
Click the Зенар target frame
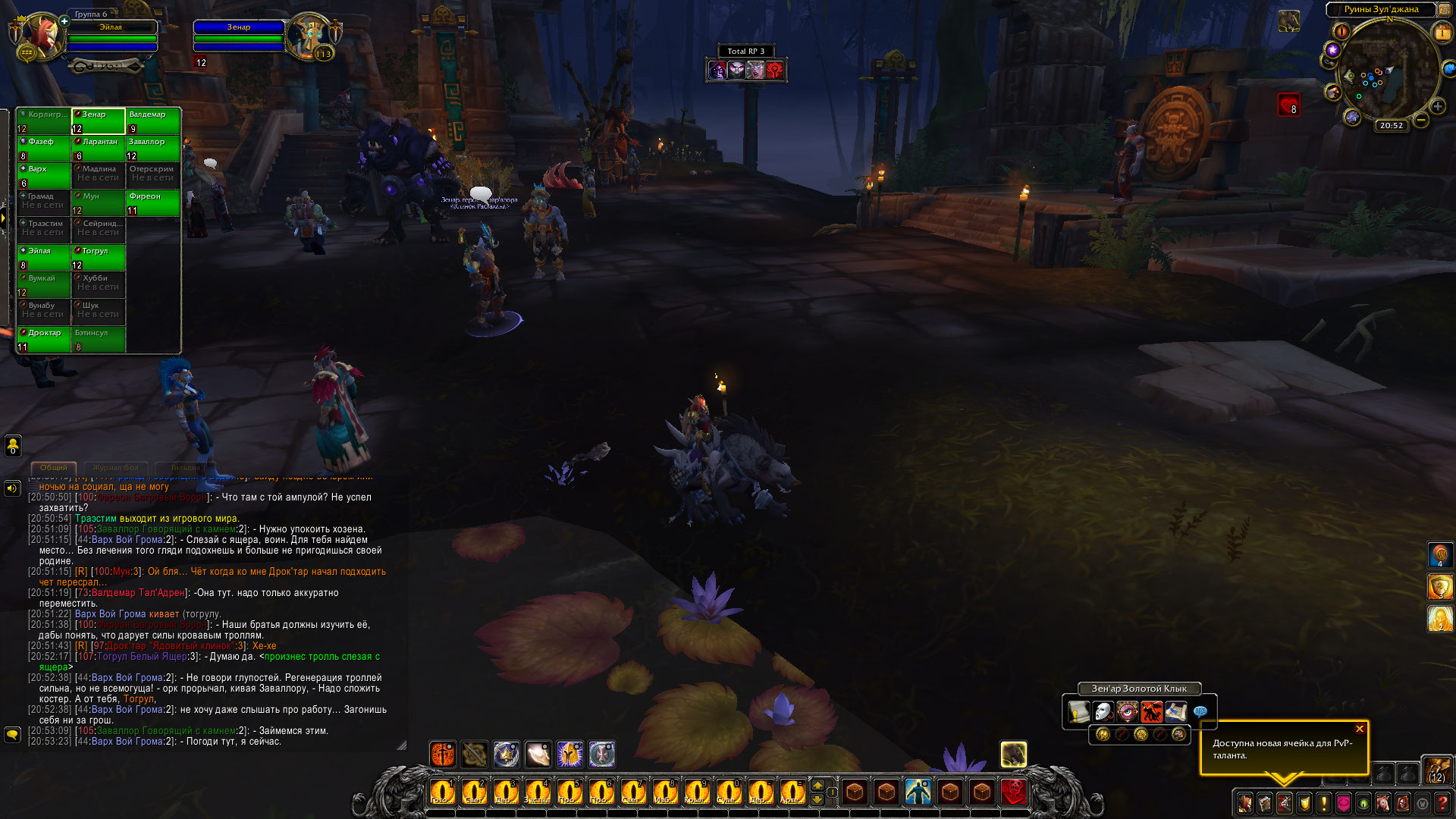(x=239, y=34)
